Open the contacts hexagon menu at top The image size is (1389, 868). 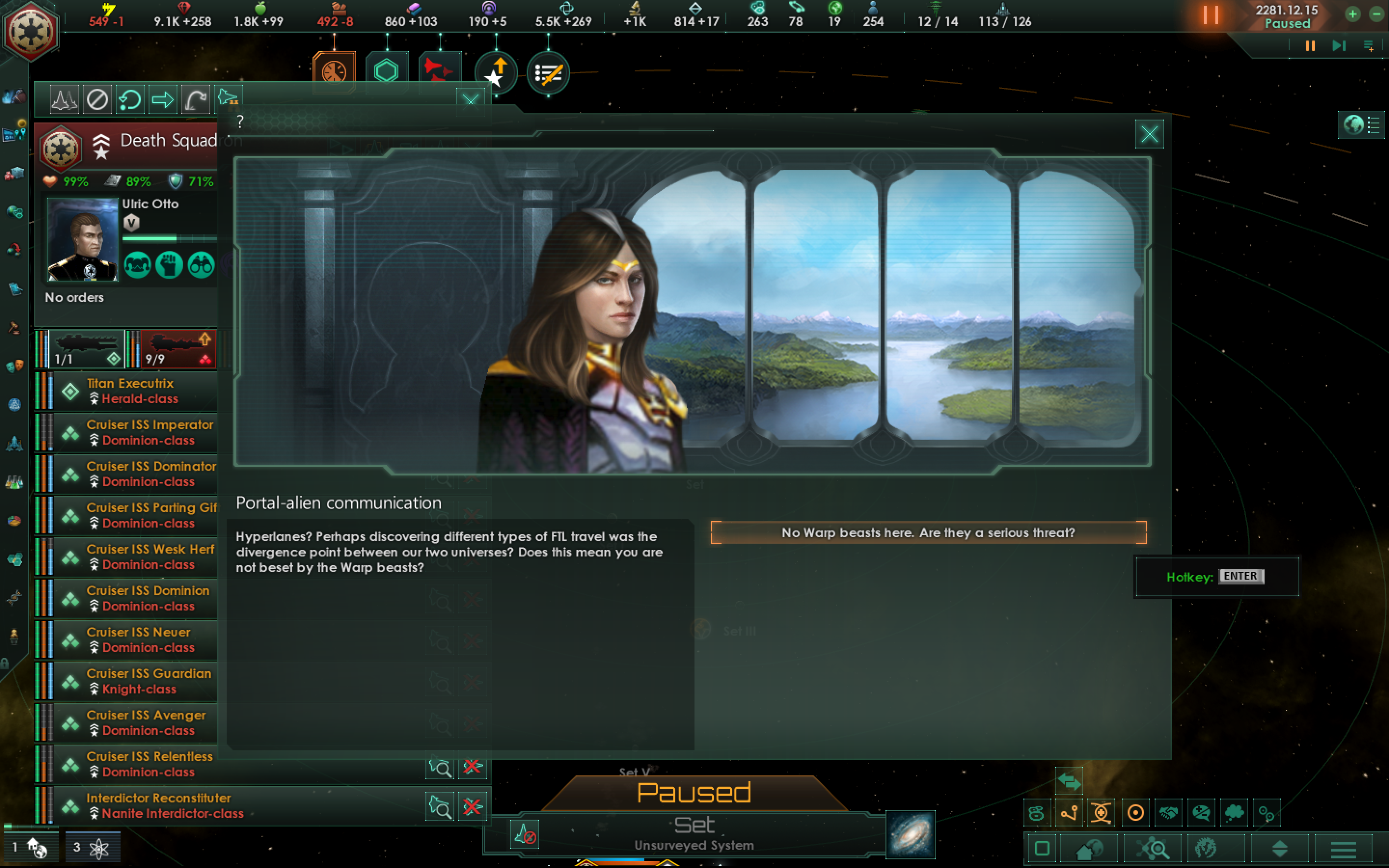[388, 69]
